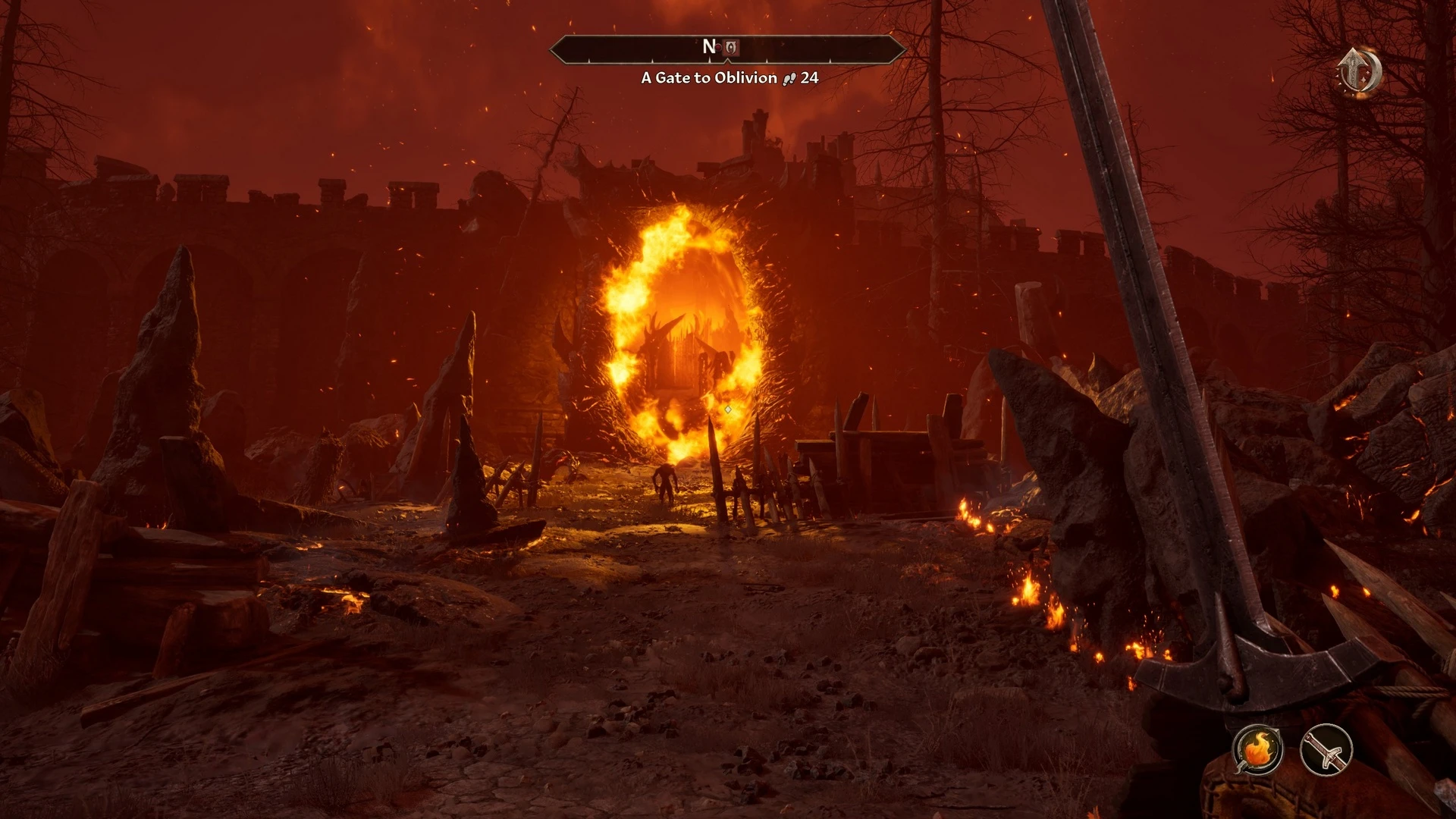Select the fire spell icon

[1257, 750]
